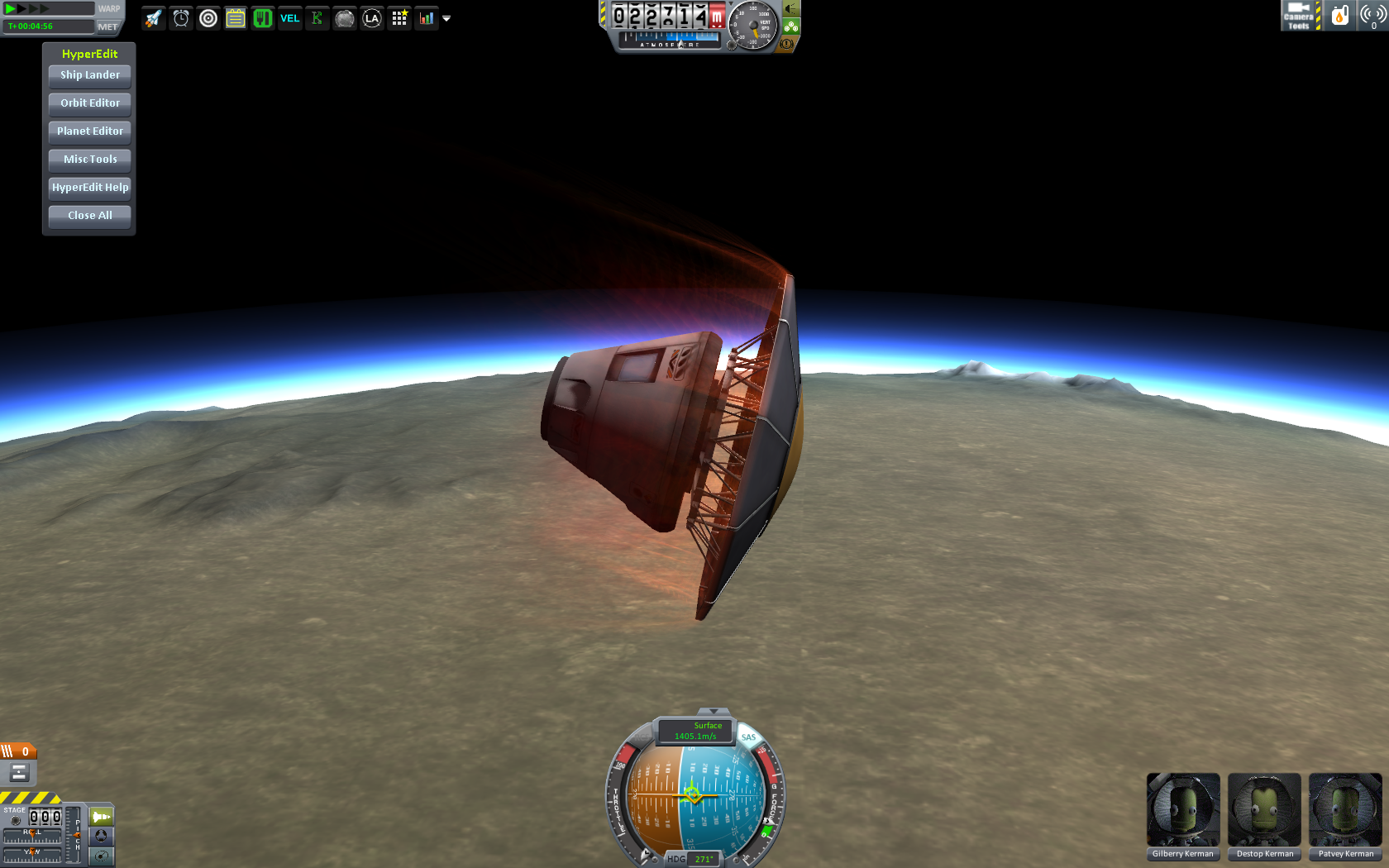The height and width of the screenshot is (868, 1389).
Task: Open the VEL velocity display tool
Action: tap(289, 17)
